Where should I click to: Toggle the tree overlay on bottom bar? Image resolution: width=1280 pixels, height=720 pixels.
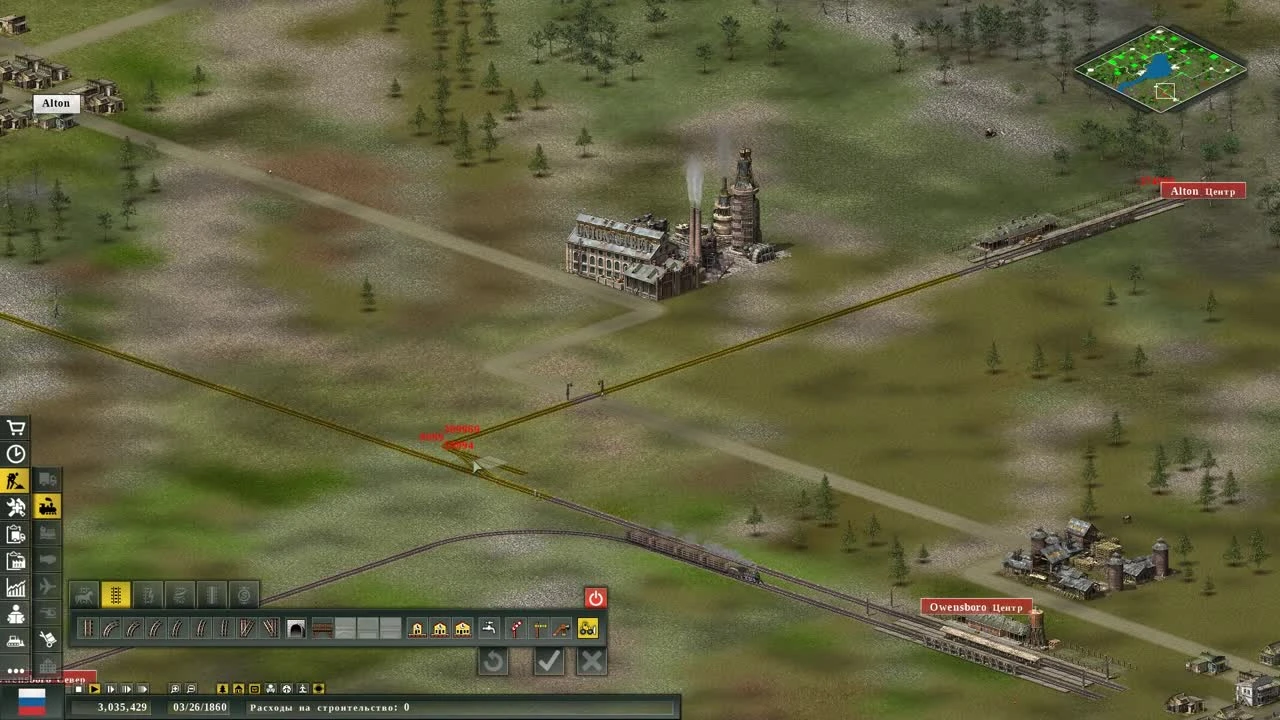(221, 689)
